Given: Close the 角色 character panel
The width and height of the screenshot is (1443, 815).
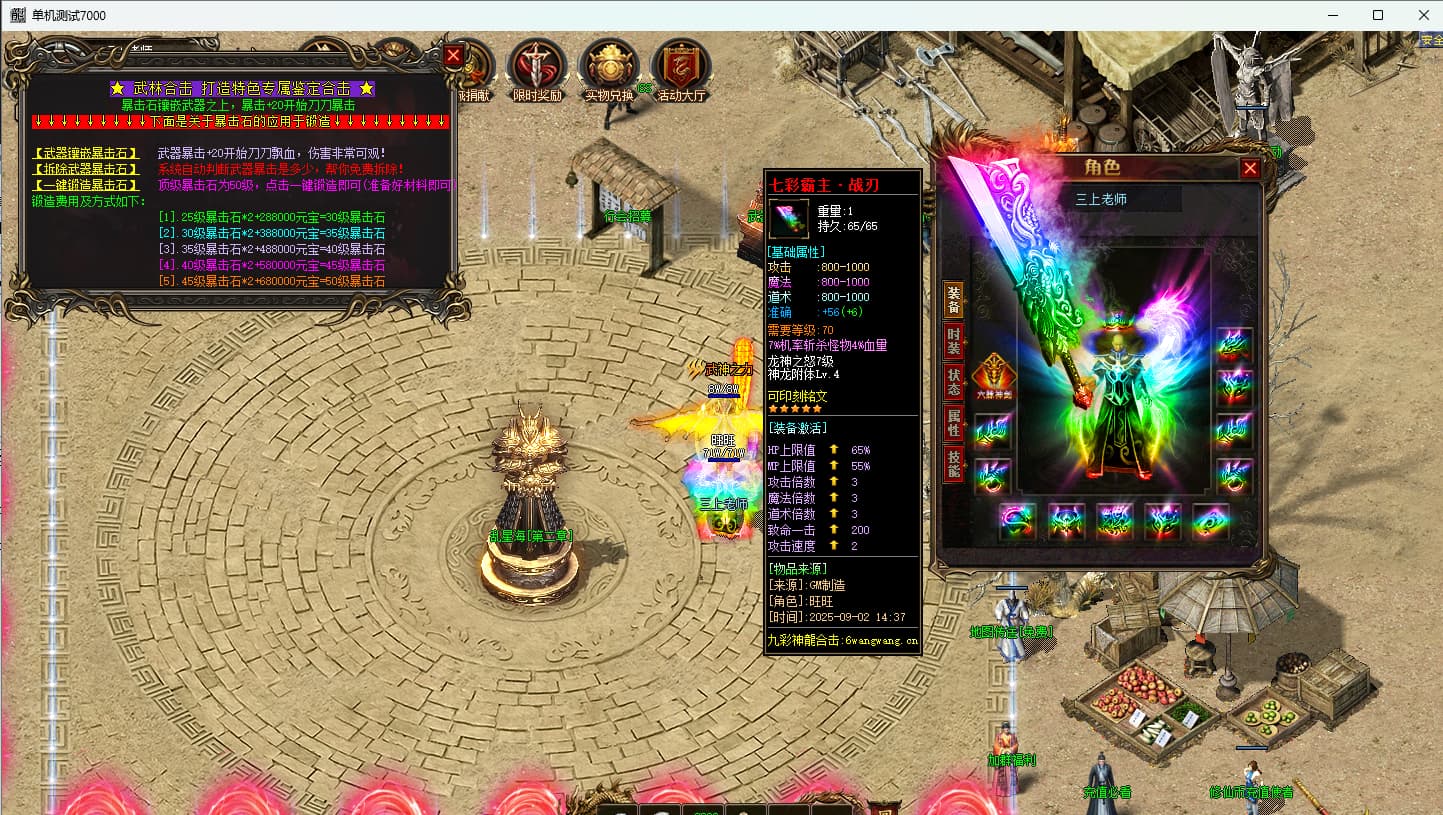Looking at the screenshot, I should tap(1250, 169).
